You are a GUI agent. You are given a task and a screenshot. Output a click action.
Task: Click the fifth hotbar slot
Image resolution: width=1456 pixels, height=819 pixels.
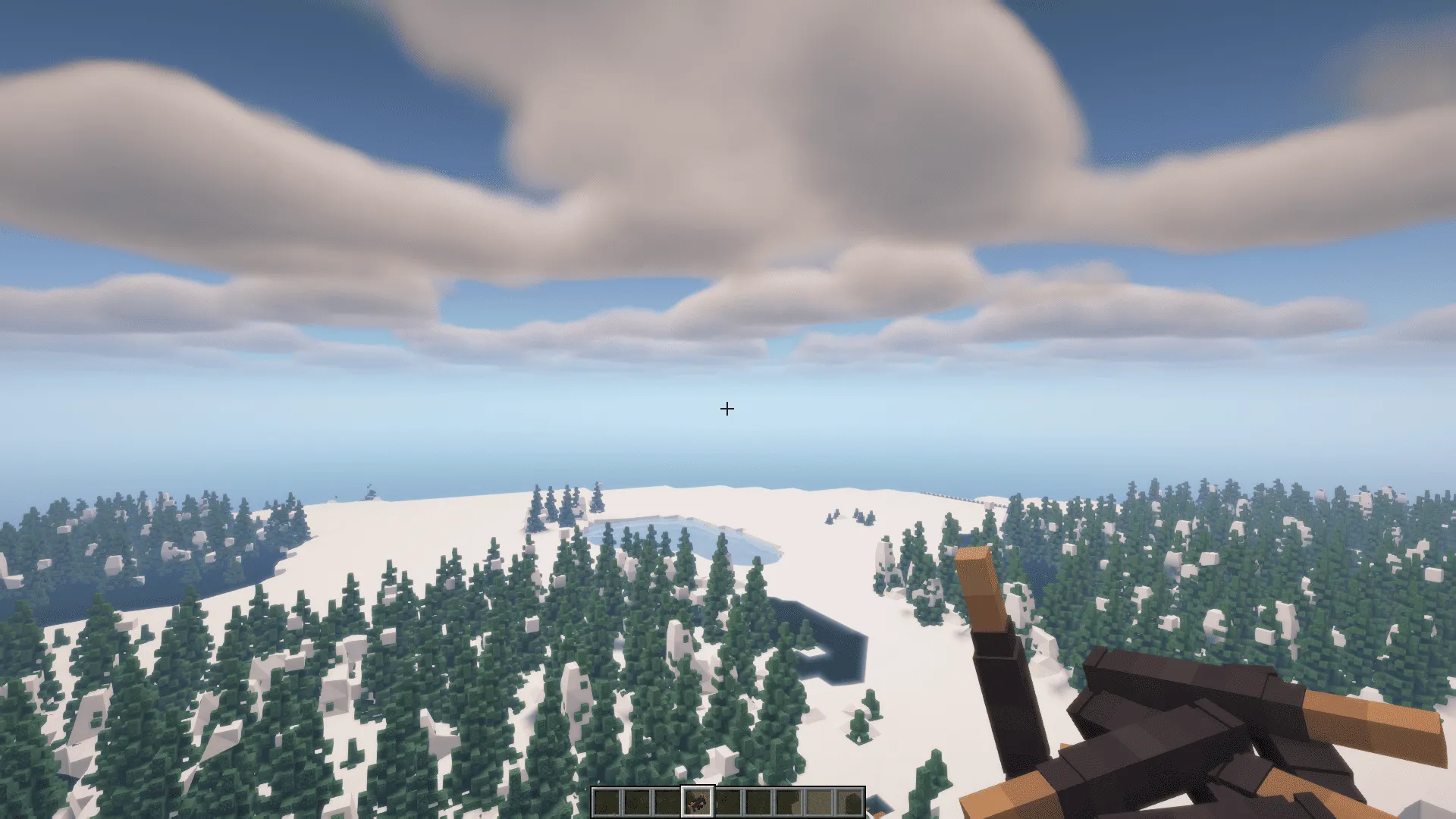pyautogui.click(x=728, y=802)
